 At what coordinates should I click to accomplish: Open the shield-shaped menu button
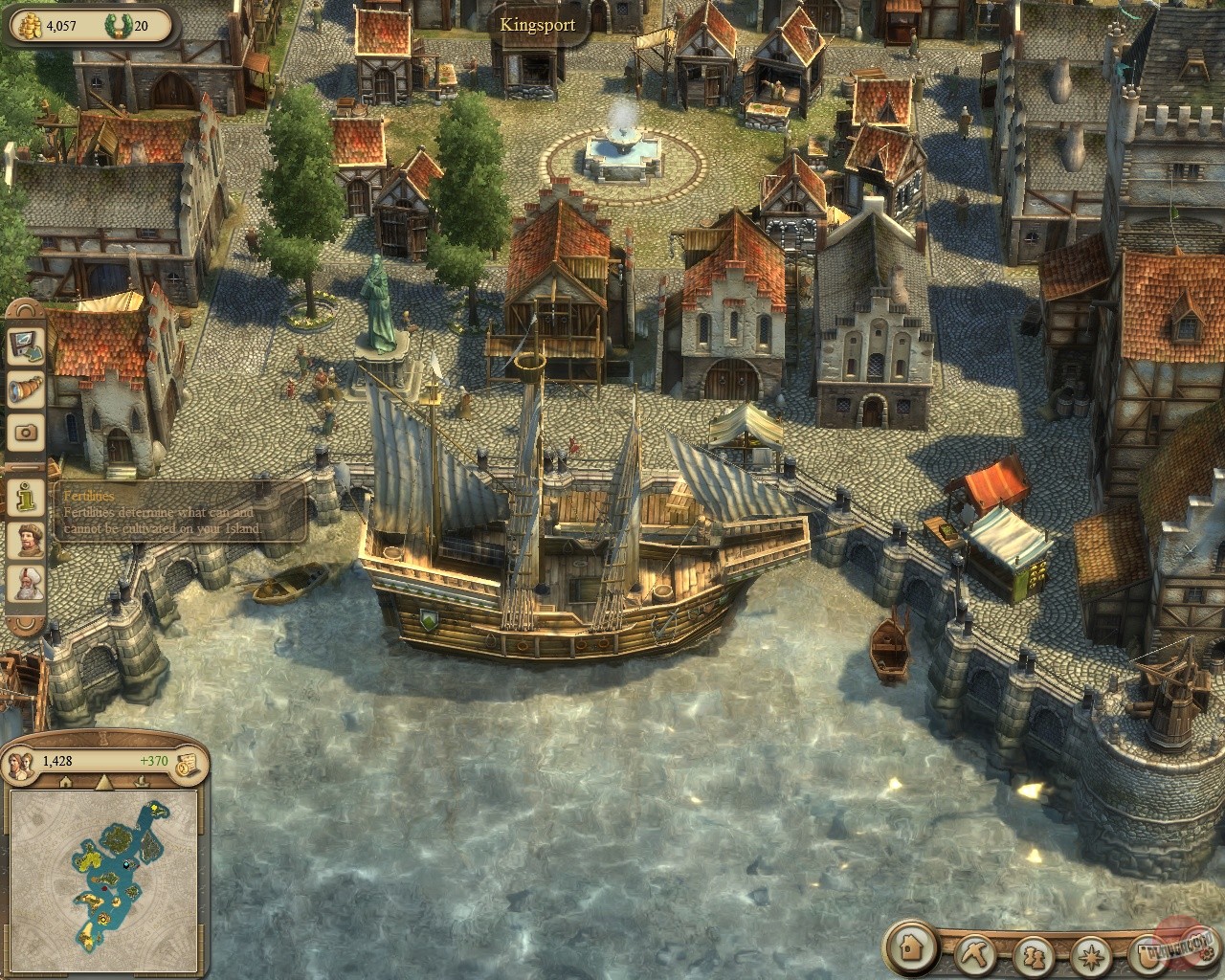[x=1145, y=954]
